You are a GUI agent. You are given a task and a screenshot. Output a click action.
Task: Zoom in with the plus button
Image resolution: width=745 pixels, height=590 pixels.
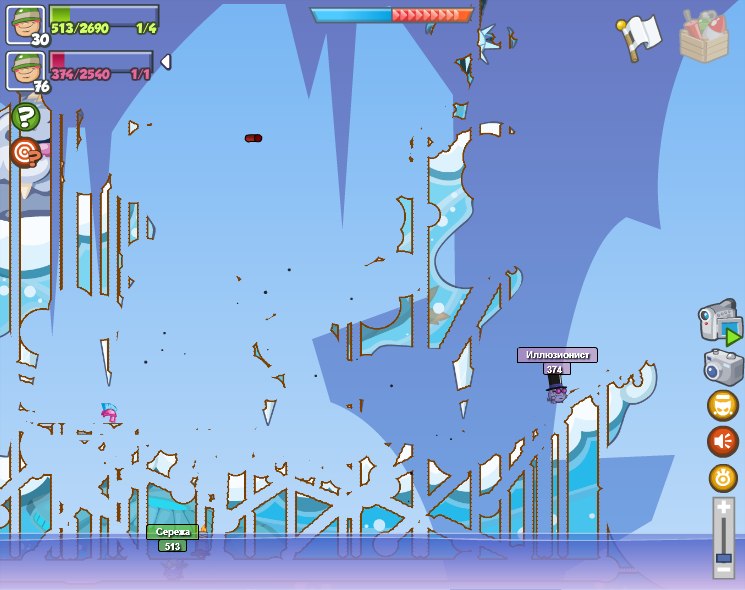tap(724, 508)
